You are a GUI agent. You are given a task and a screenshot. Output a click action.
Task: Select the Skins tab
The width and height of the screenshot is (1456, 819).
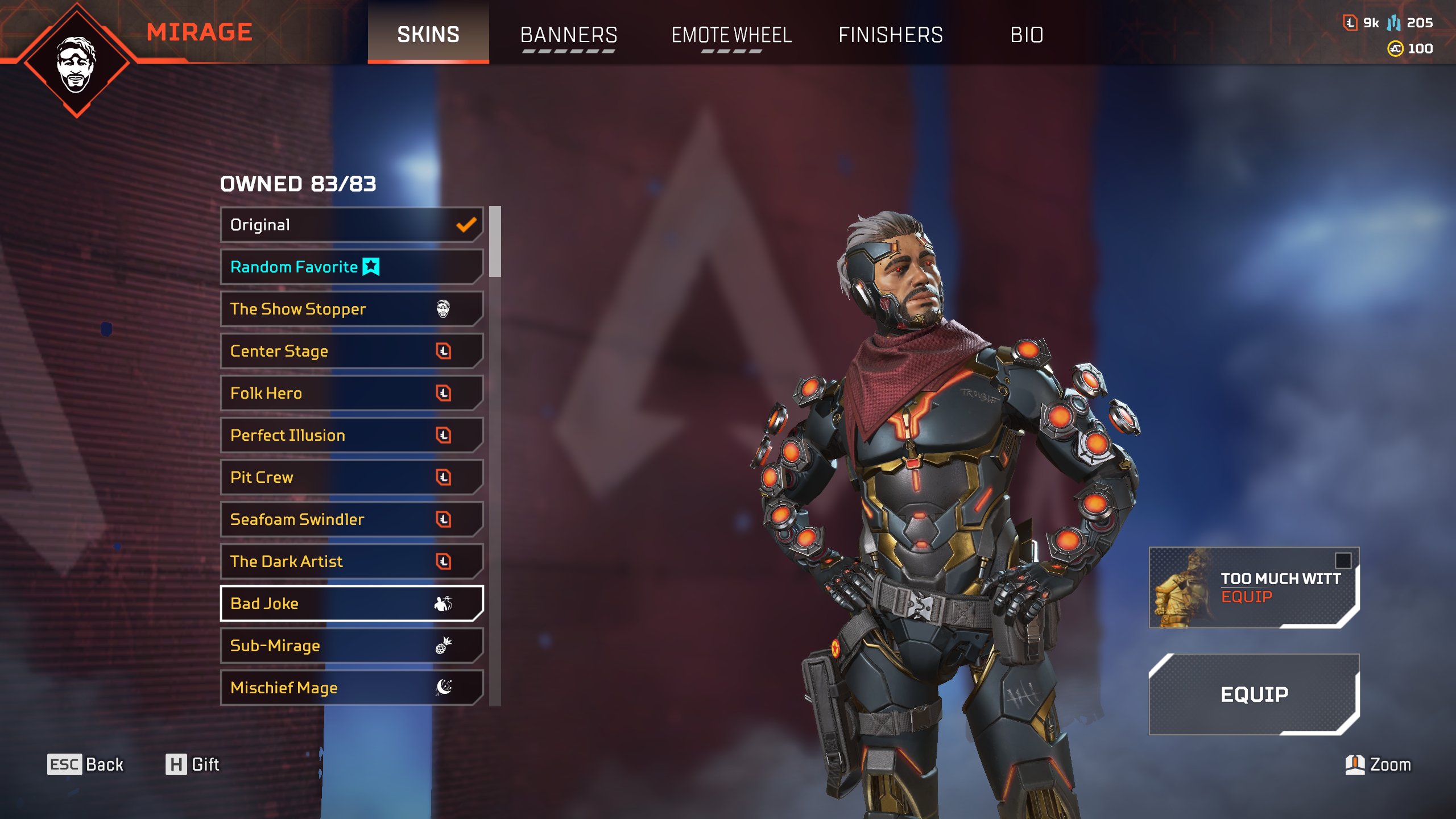coord(428,35)
